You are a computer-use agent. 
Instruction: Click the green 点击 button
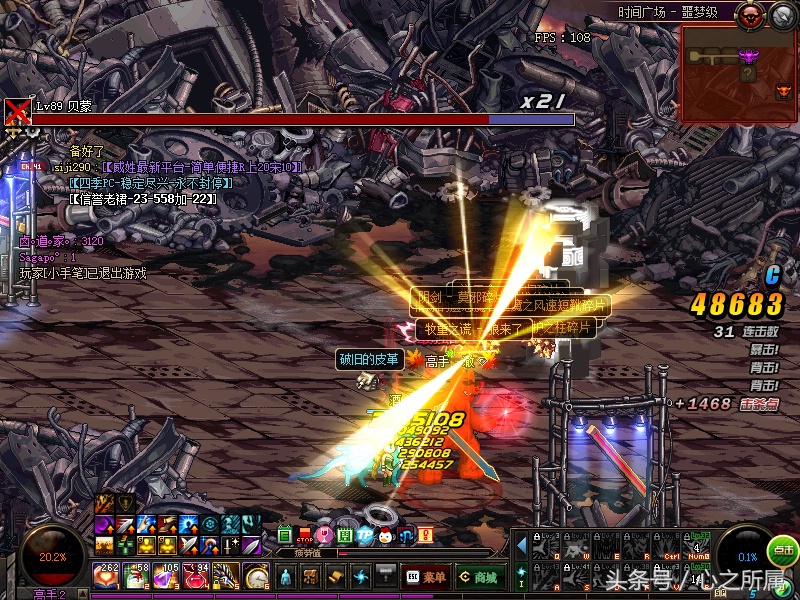[x=782, y=550]
